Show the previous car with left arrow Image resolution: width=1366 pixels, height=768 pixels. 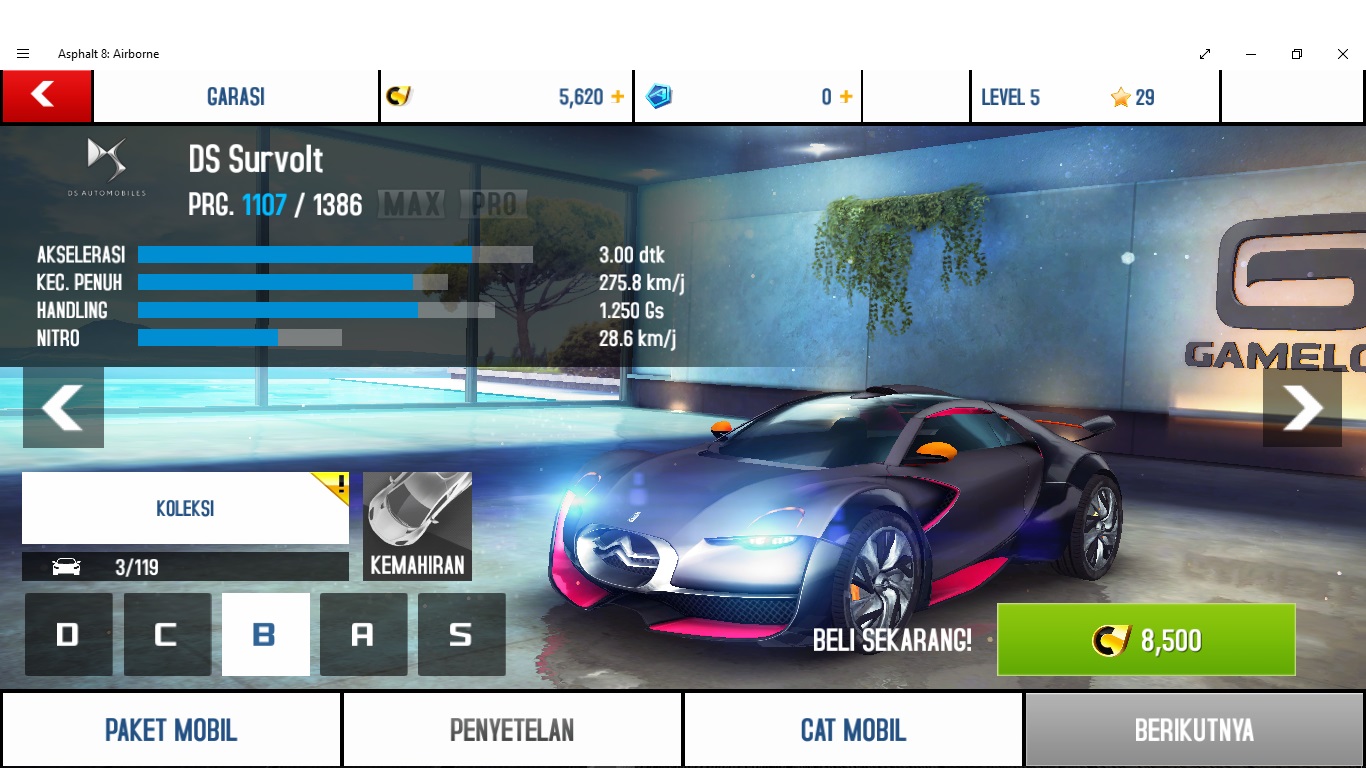[63, 407]
